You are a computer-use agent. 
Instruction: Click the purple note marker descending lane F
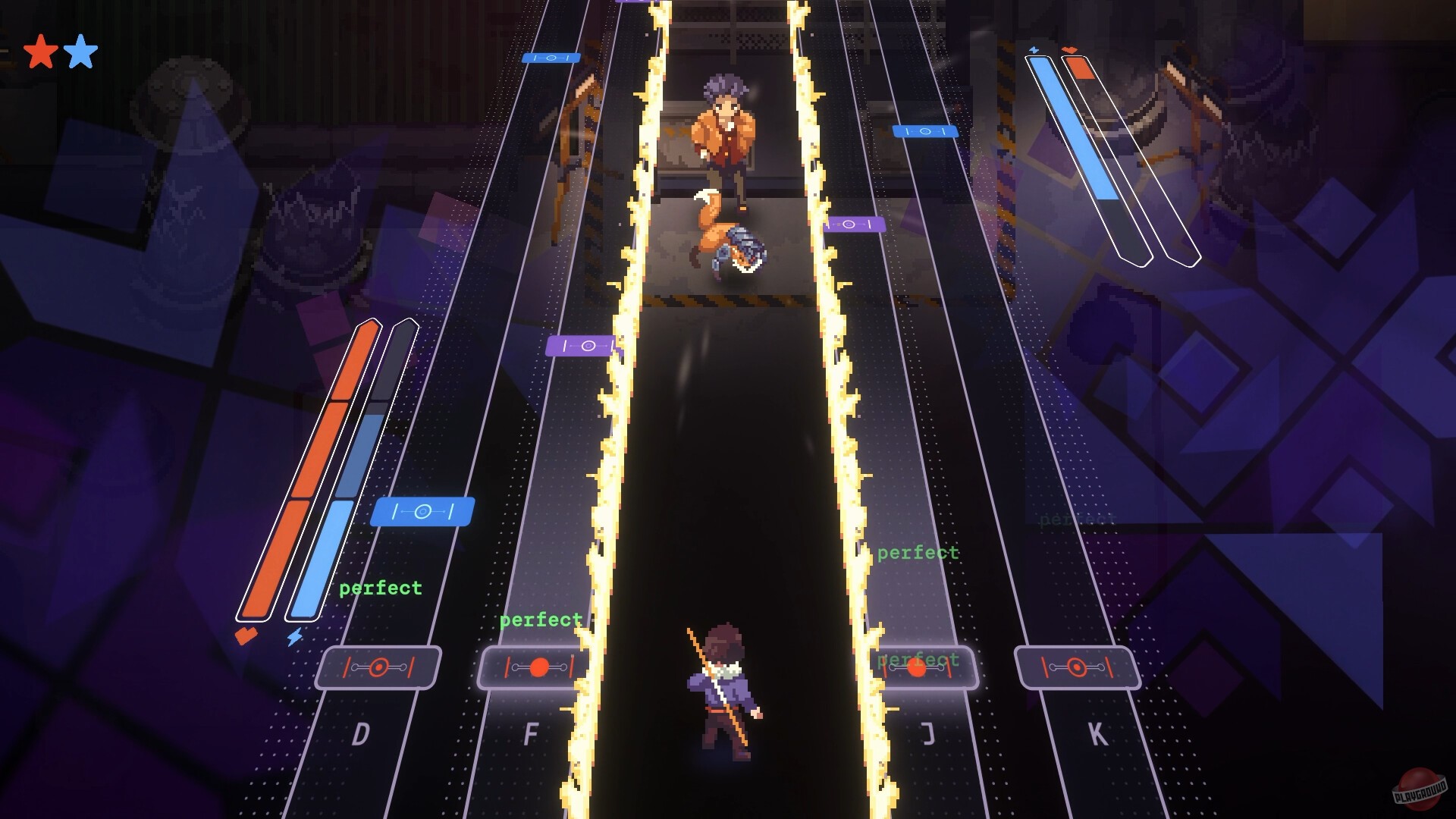pyautogui.click(x=580, y=346)
